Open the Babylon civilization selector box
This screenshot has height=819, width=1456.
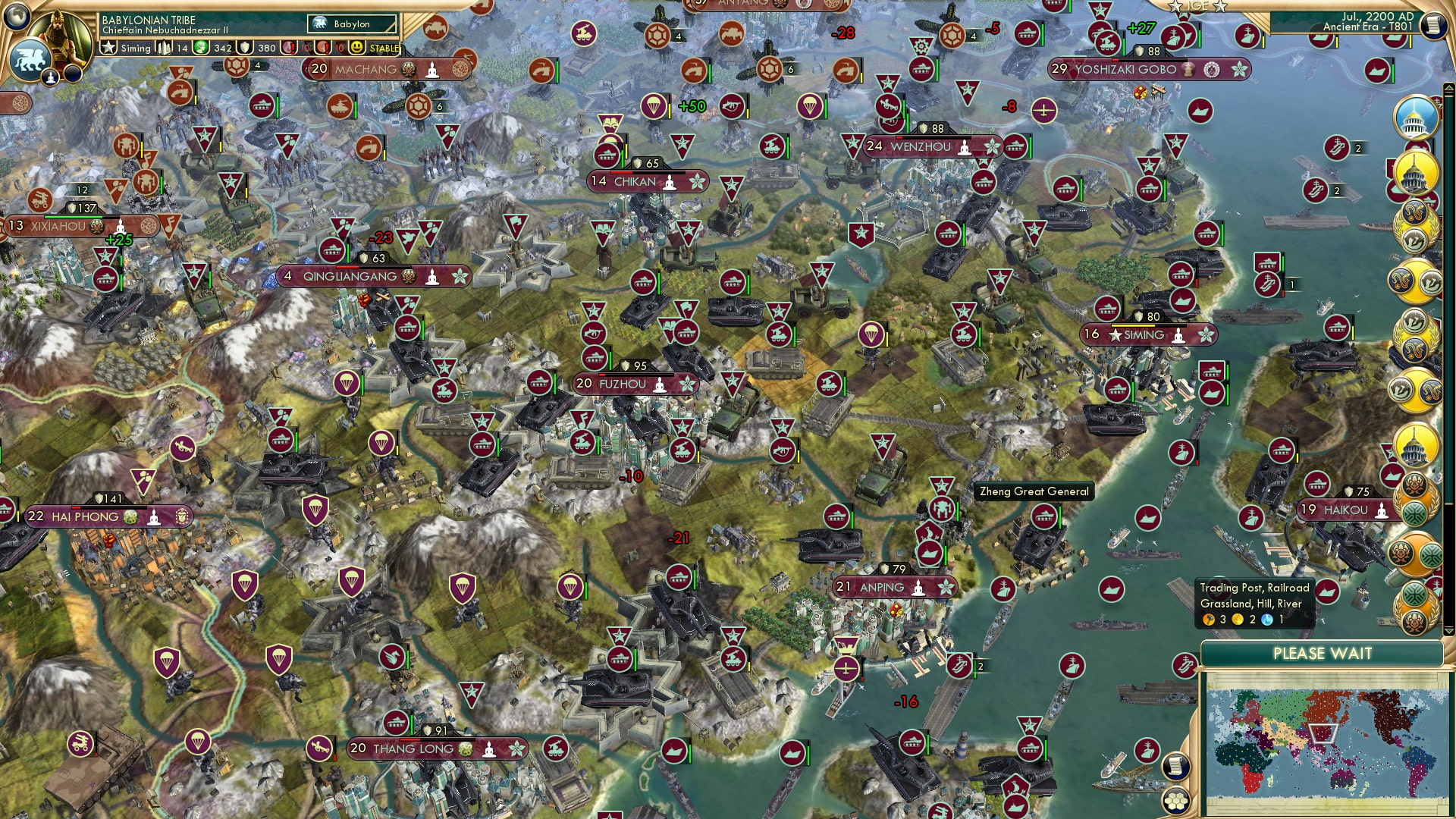click(x=353, y=24)
